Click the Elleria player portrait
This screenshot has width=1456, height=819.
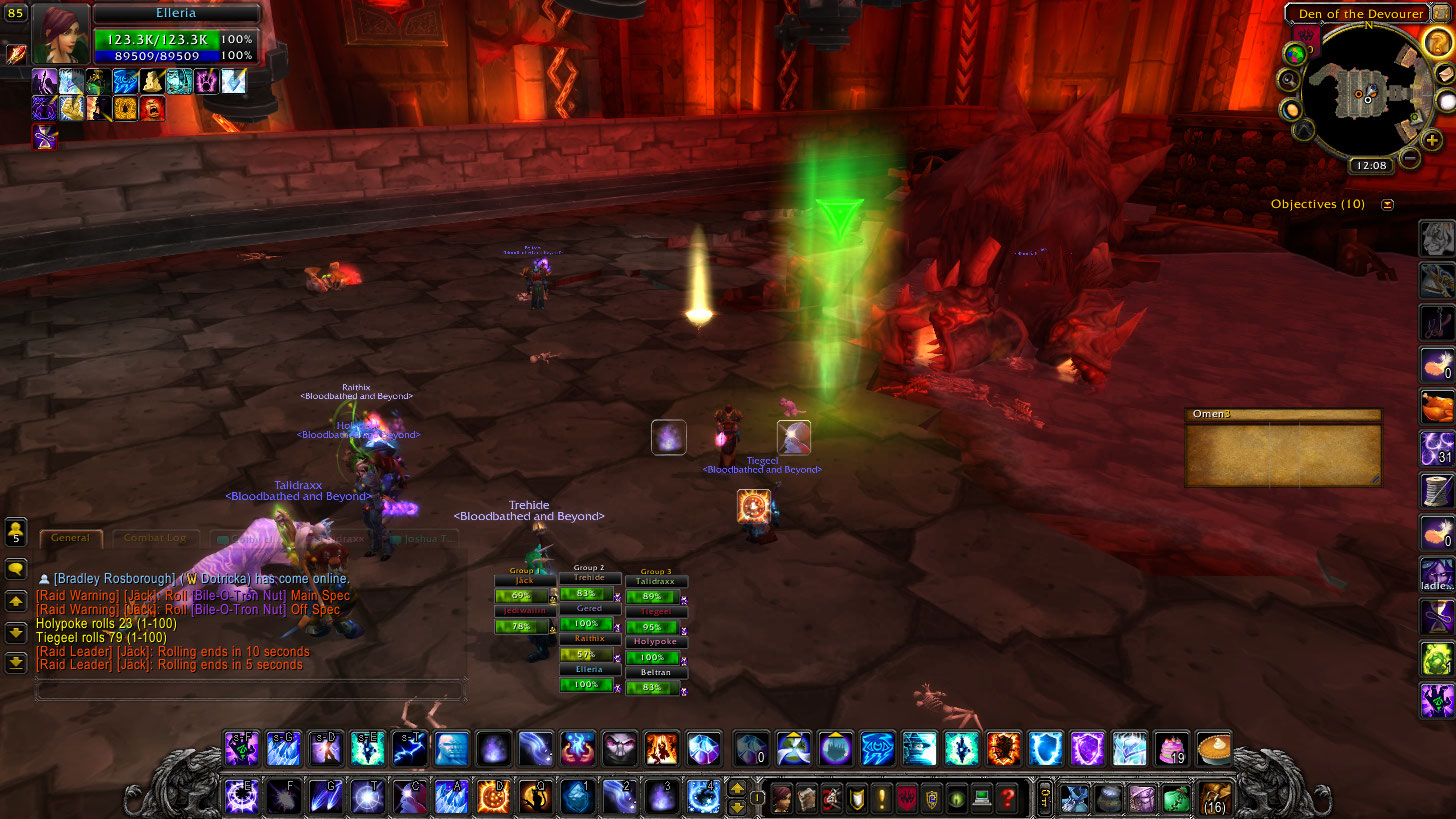(x=60, y=33)
